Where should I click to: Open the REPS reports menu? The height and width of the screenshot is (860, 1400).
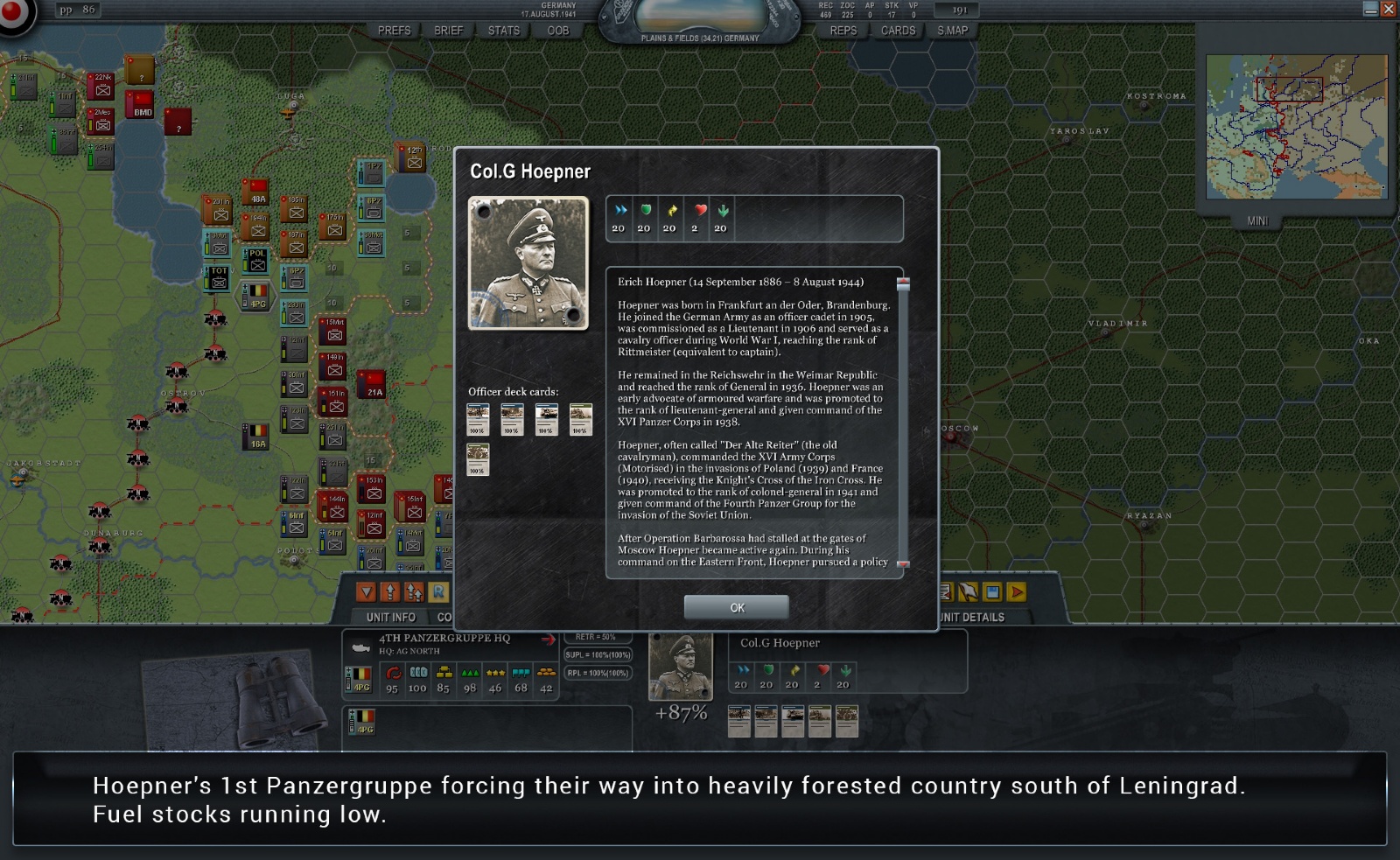(x=843, y=31)
